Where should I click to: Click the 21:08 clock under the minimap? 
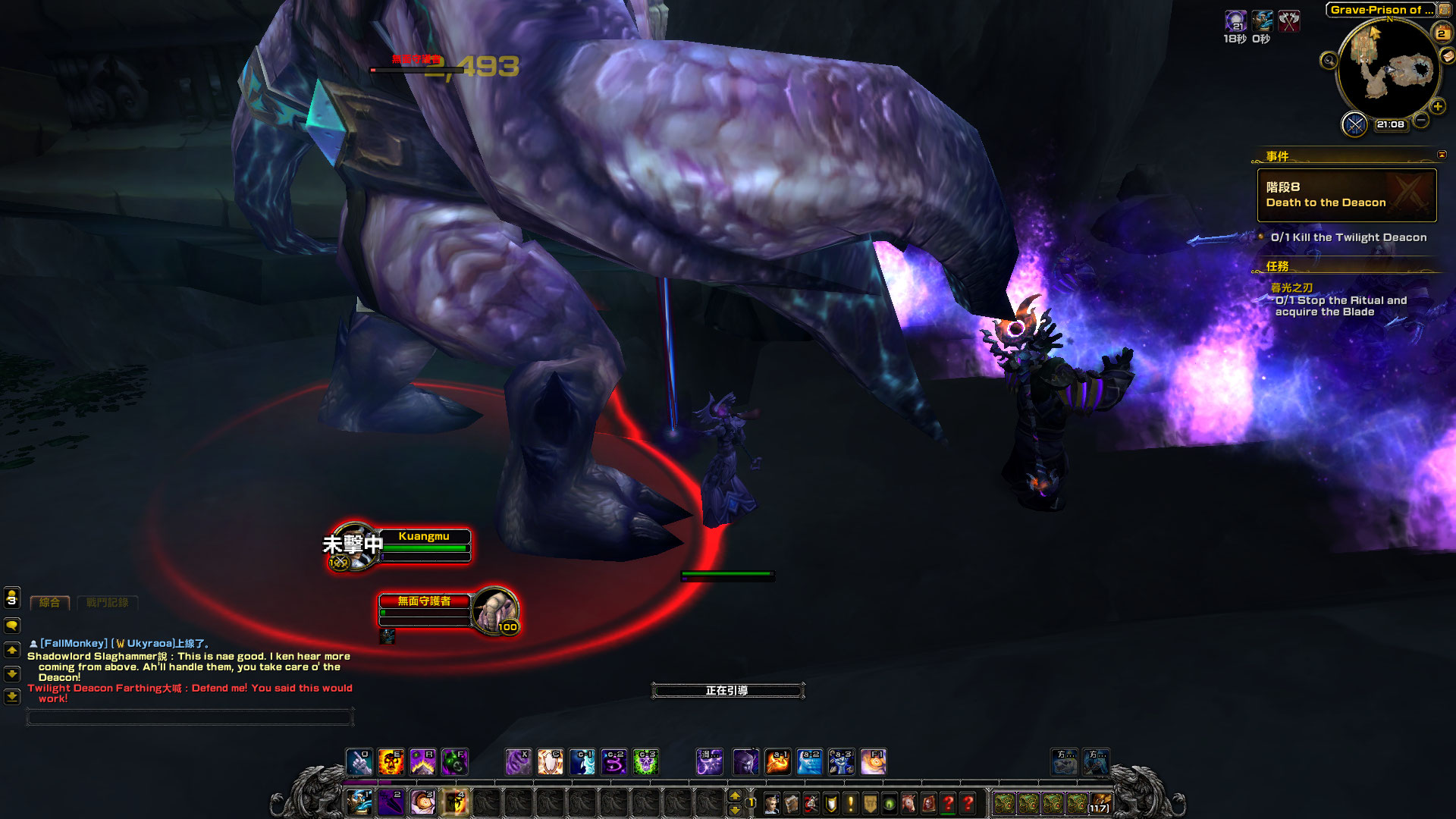point(1390,124)
